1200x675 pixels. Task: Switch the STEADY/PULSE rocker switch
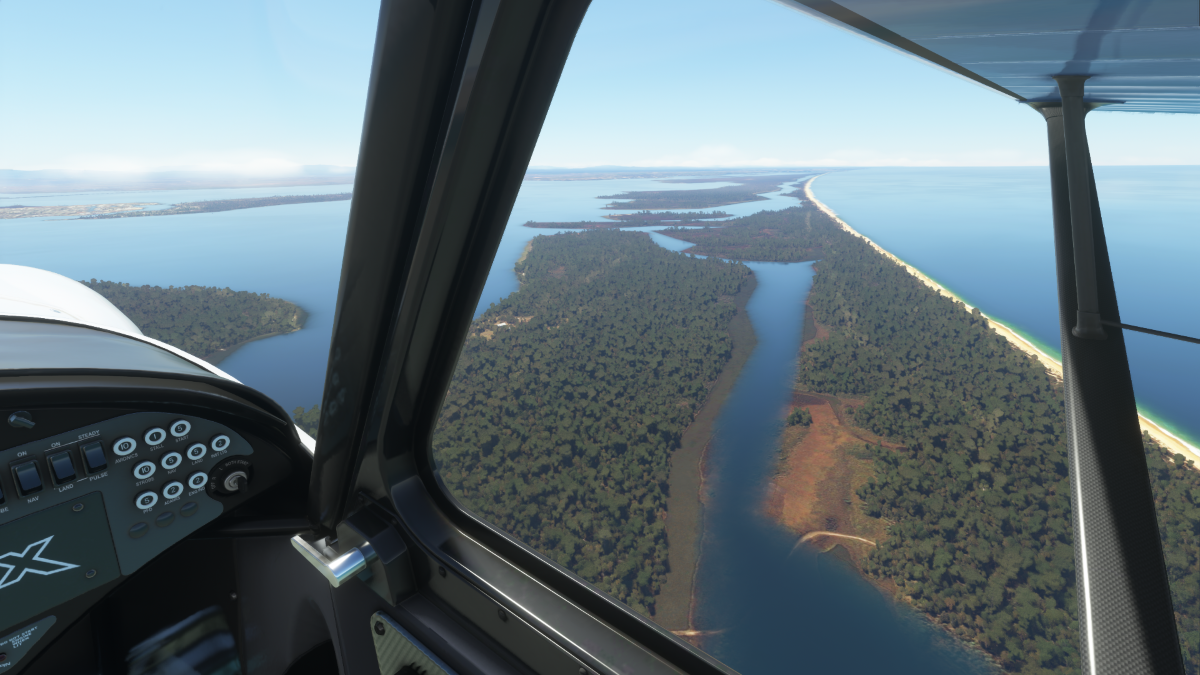point(94,457)
